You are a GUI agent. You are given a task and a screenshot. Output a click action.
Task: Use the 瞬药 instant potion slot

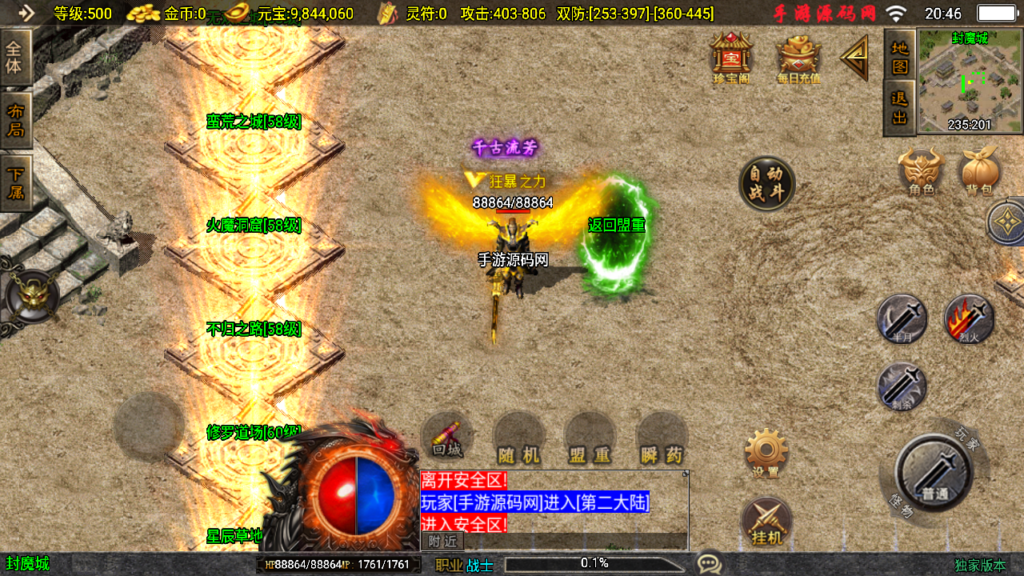coord(661,438)
